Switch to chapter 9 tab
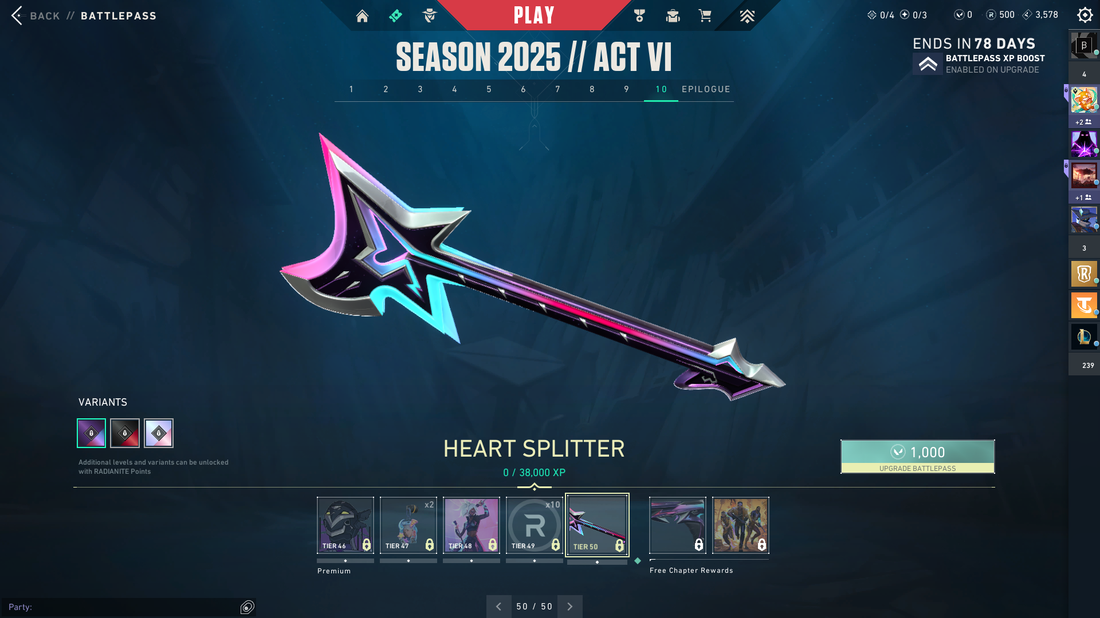1100x618 pixels. click(x=626, y=90)
